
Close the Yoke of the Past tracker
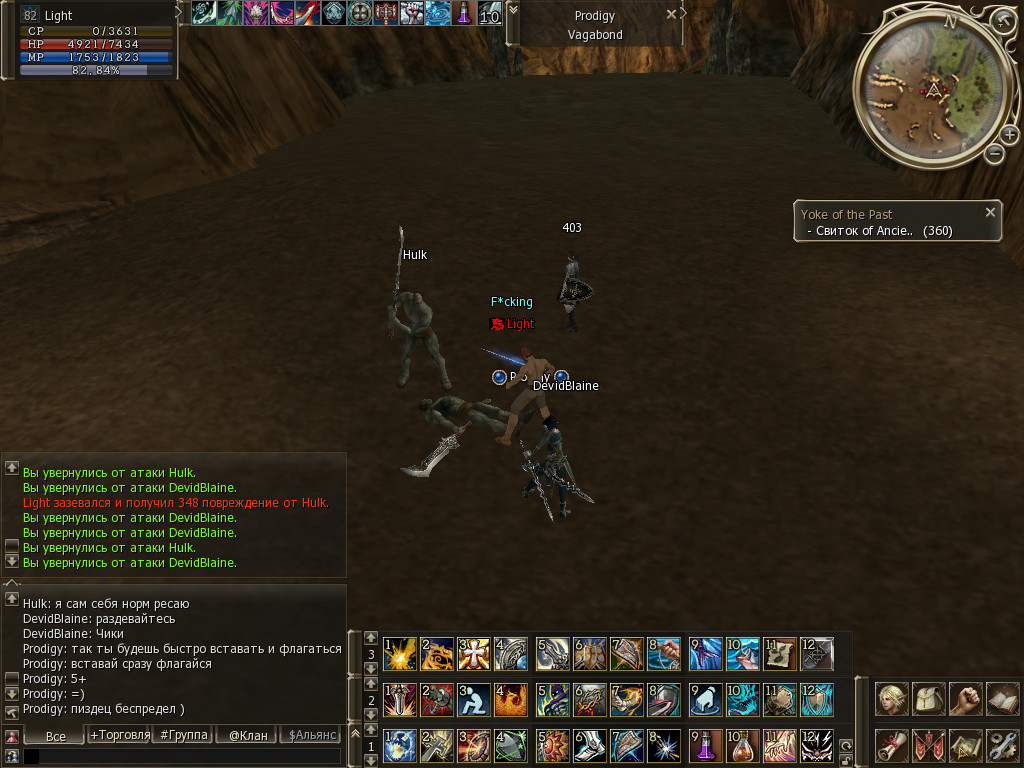pos(990,212)
